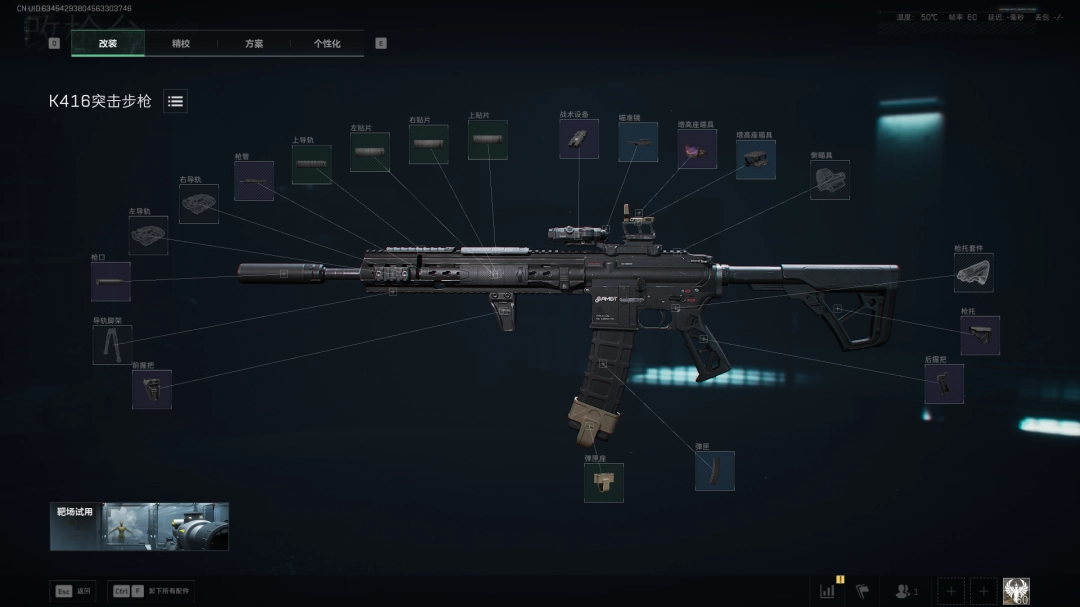Screen dimensions: 1080x607
Task: Open the 后握把 rear grip slot
Action: click(943, 384)
